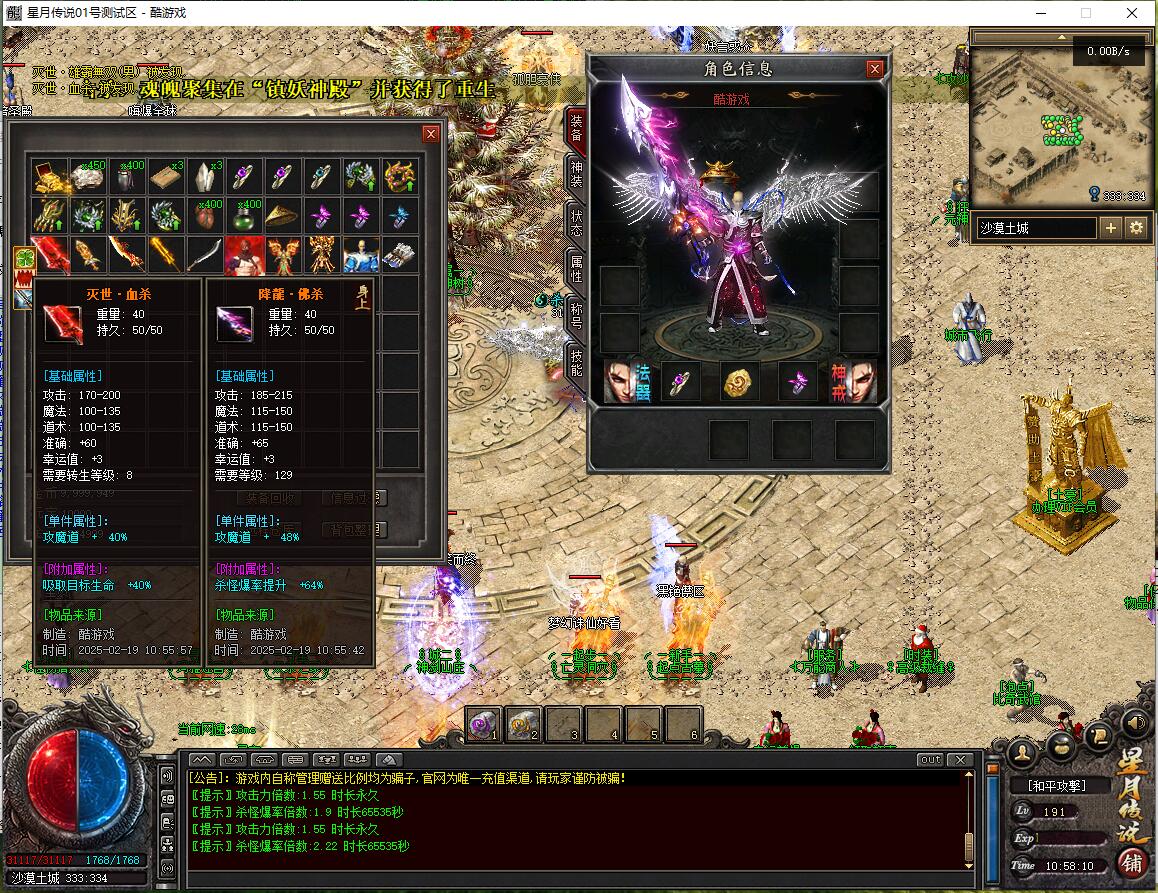Open the gear settings beside the minimap
1158x893 pixels.
1136,228
